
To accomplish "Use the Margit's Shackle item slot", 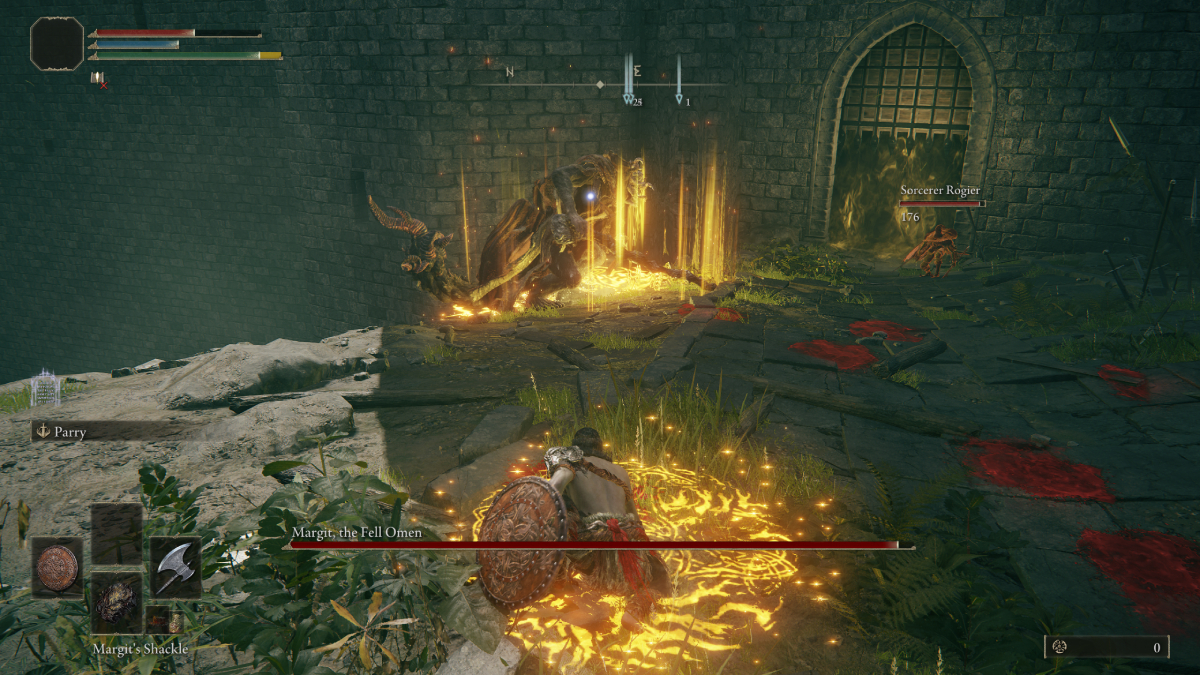I will 117,602.
